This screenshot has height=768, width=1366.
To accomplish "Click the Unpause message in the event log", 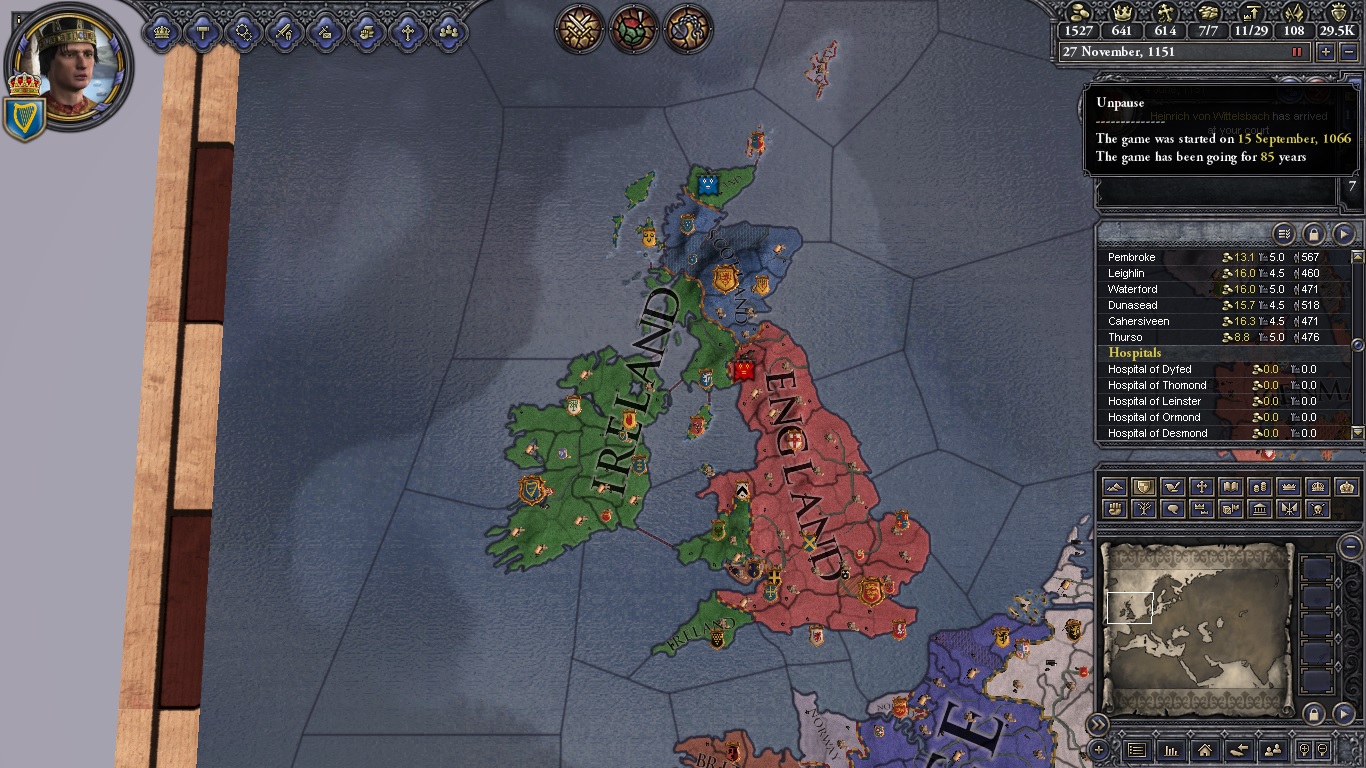I will click(x=1121, y=102).
